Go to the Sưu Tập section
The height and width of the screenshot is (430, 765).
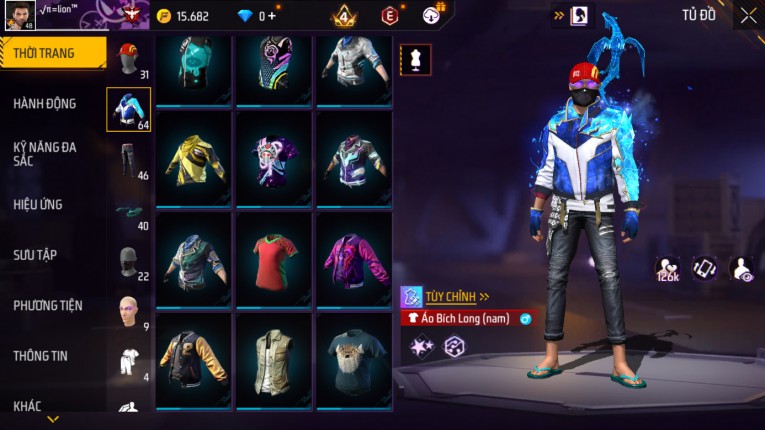tap(35, 255)
